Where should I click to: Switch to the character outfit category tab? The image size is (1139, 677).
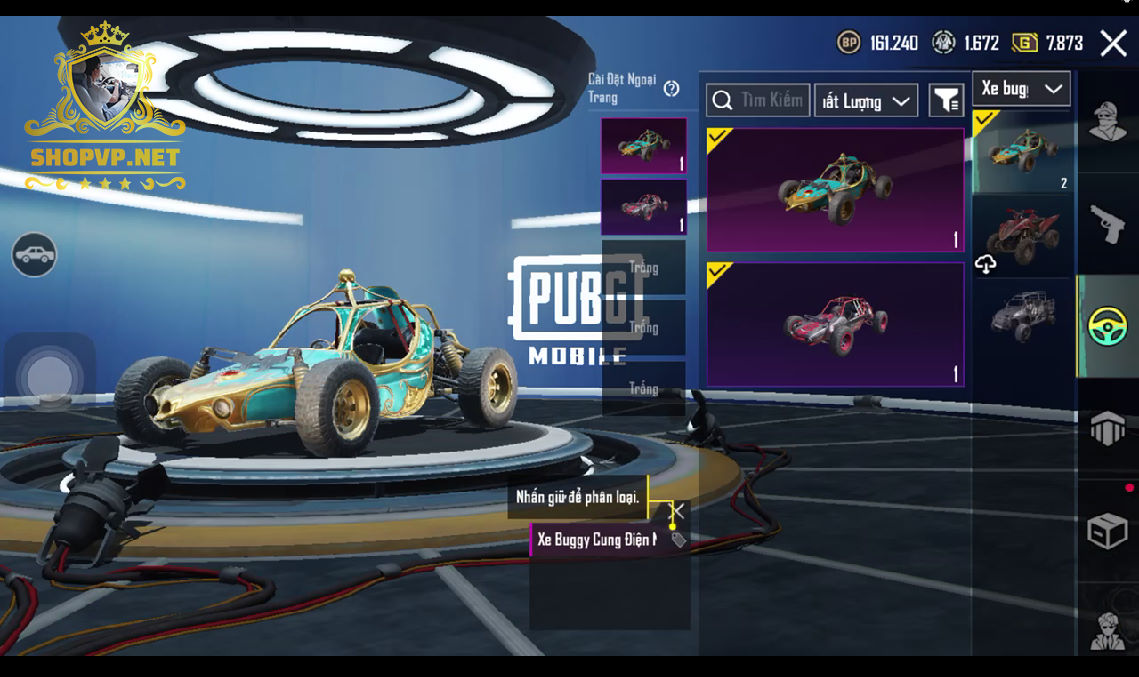click(x=1108, y=124)
